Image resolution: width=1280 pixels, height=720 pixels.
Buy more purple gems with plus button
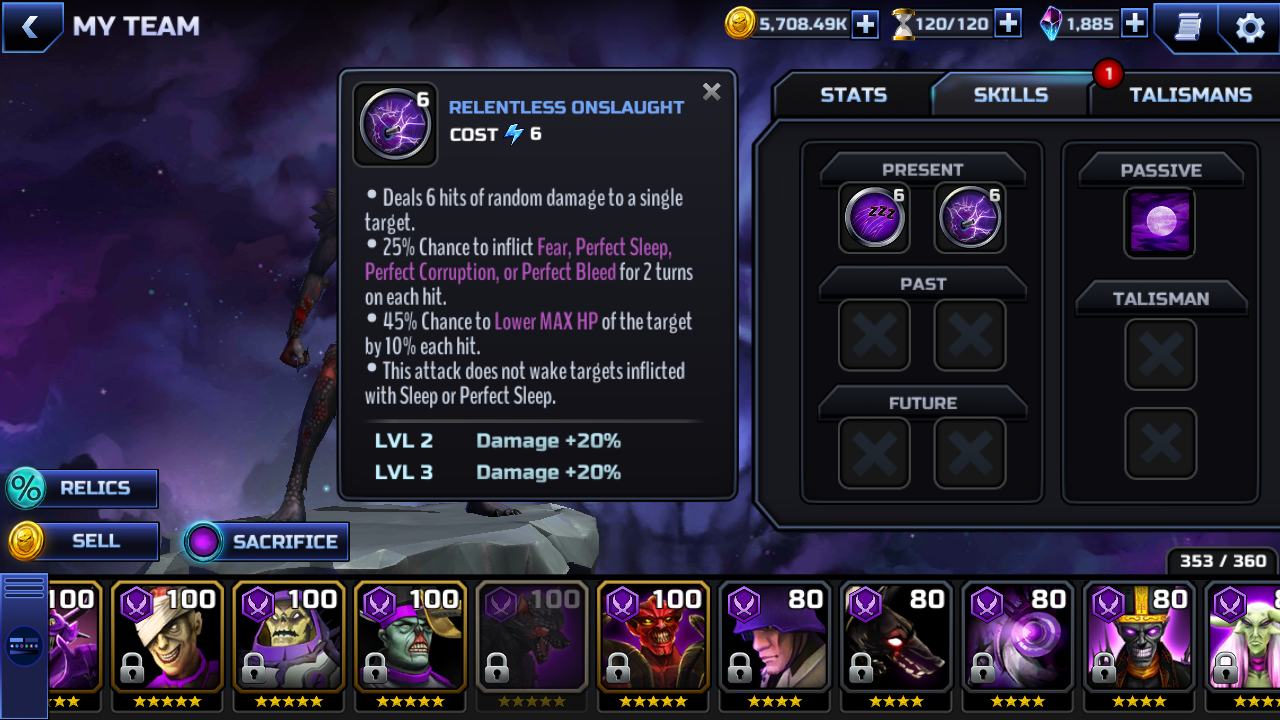[1134, 24]
